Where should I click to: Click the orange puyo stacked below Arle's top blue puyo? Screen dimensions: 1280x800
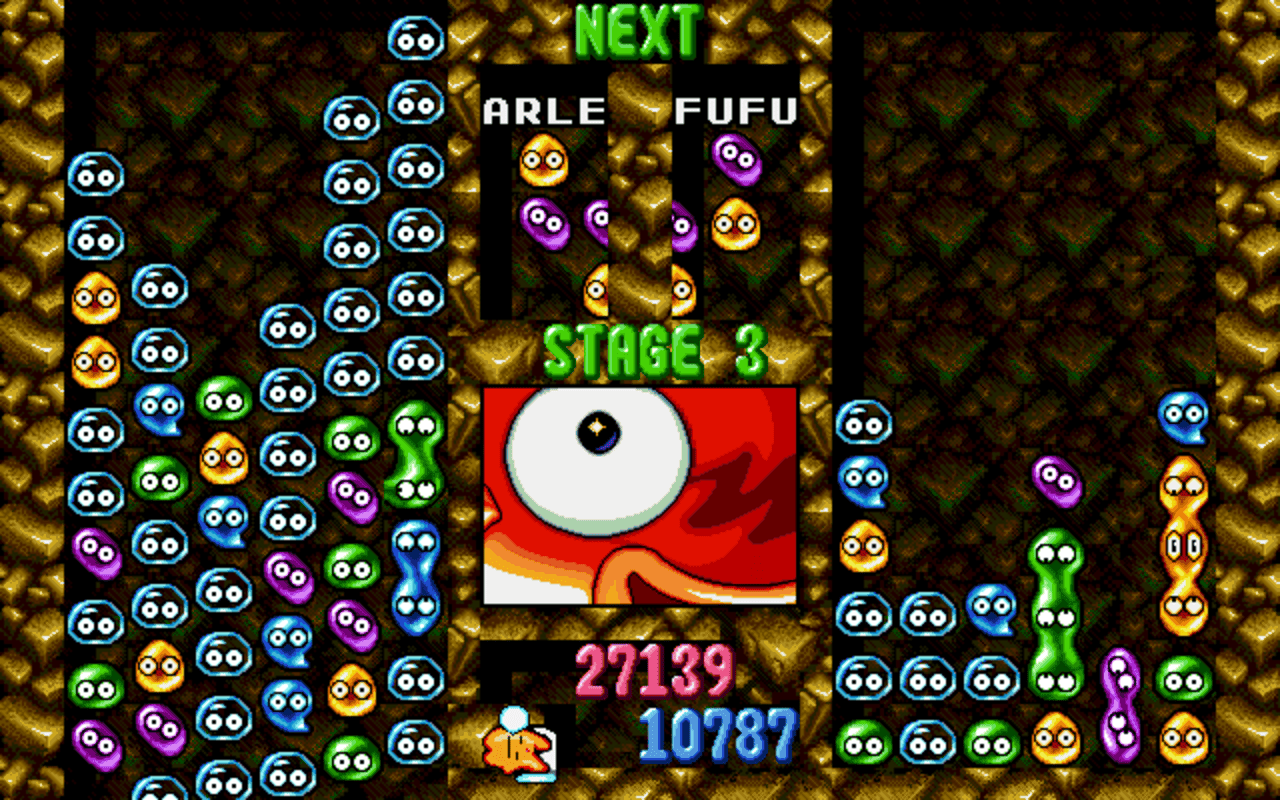tap(95, 295)
